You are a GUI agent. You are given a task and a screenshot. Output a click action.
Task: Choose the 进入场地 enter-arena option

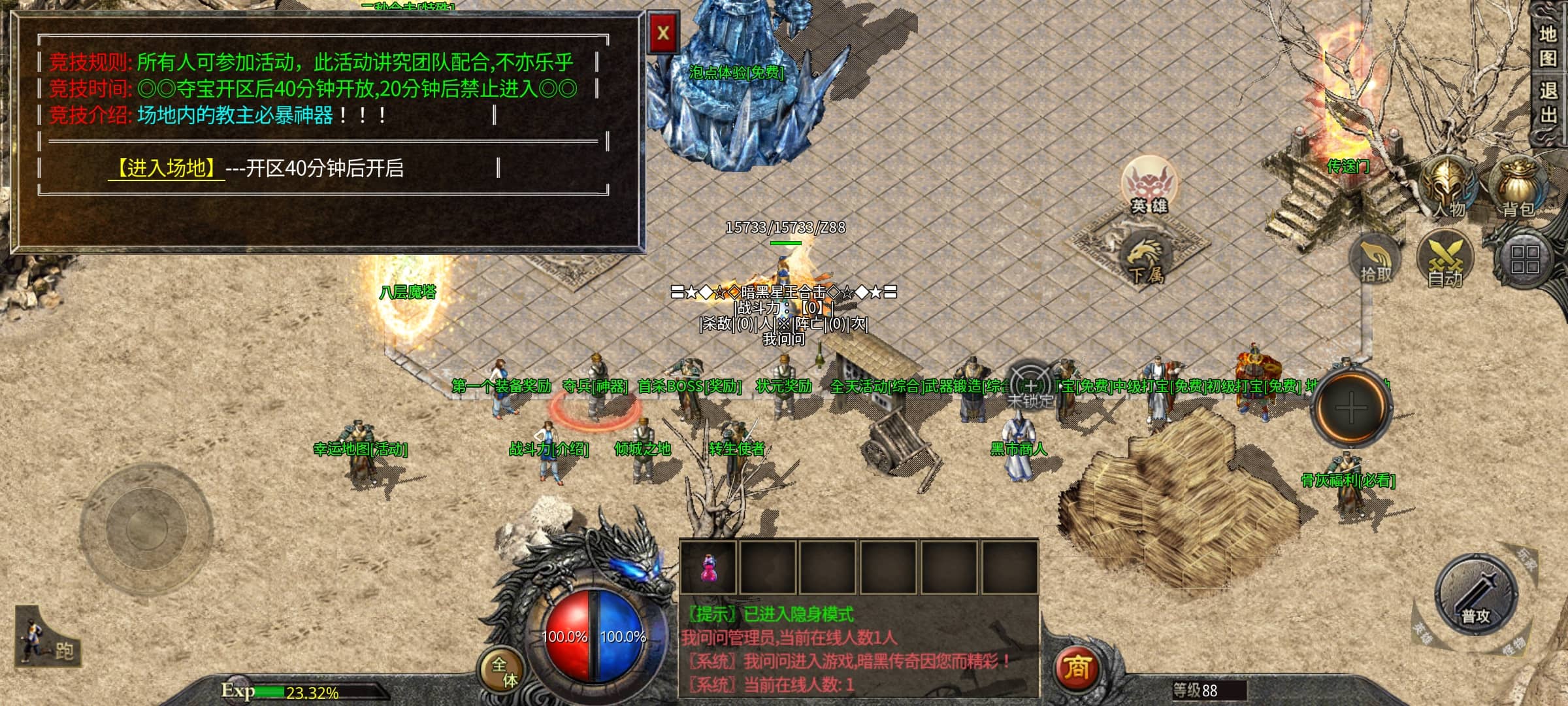pyautogui.click(x=166, y=169)
